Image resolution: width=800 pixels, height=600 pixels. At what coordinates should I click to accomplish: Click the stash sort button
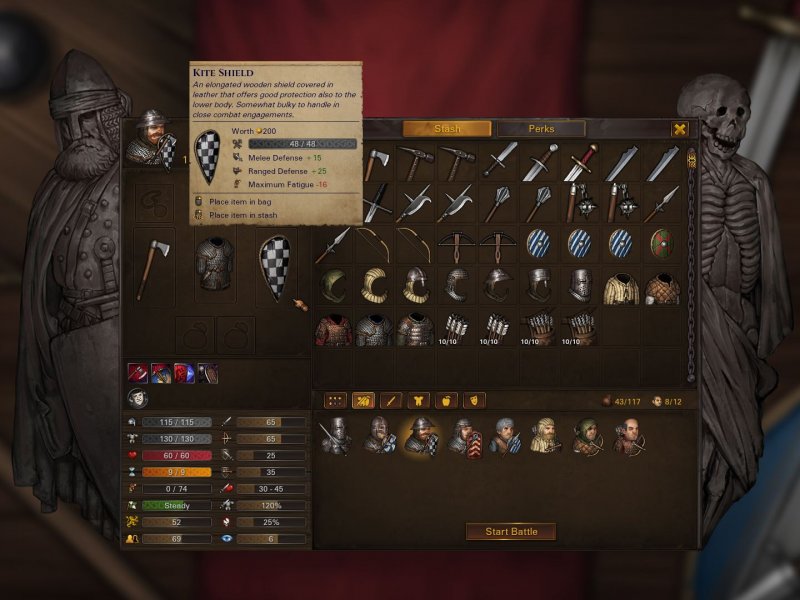click(364, 400)
